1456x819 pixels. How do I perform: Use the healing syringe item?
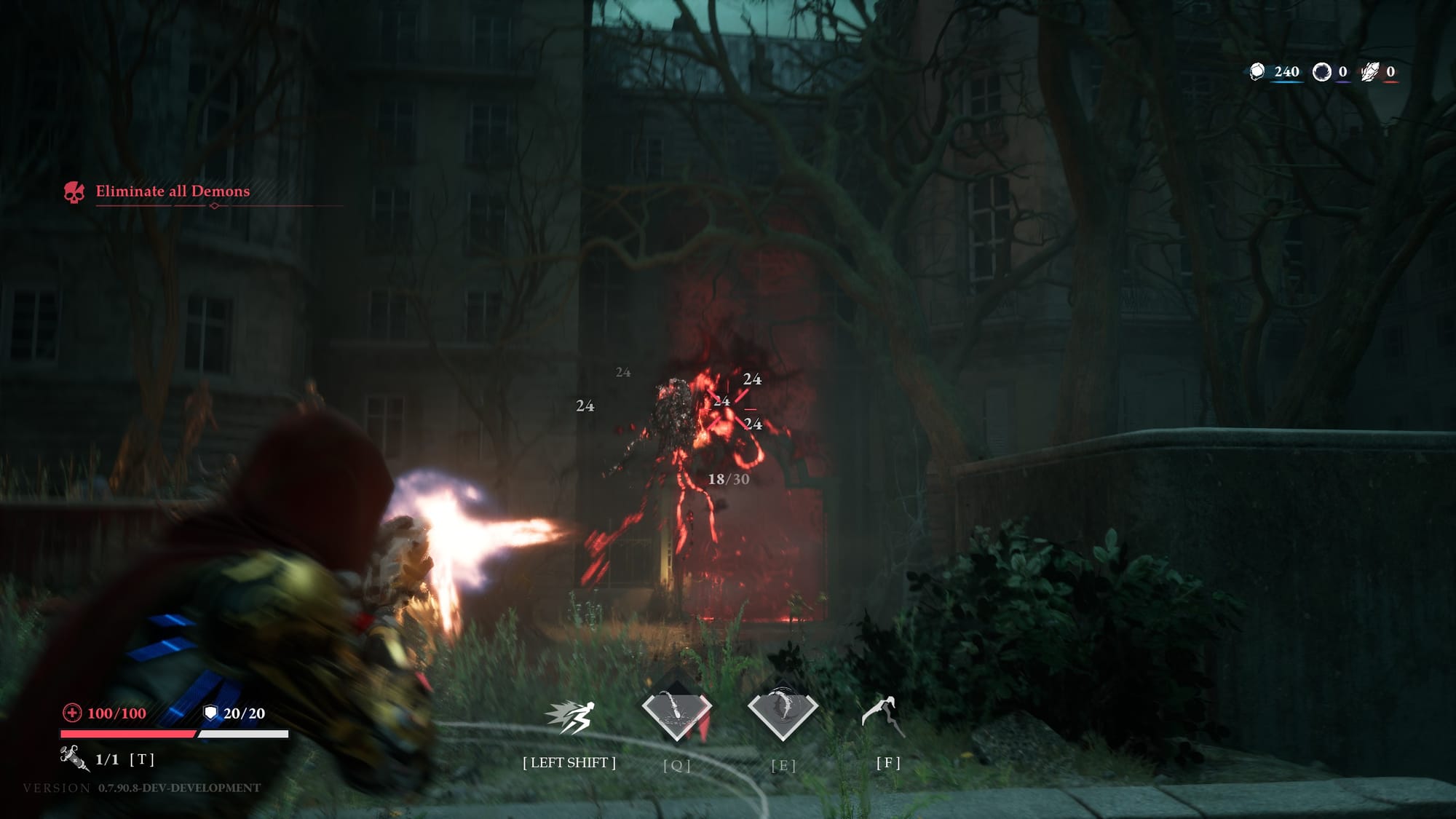pos(74,758)
